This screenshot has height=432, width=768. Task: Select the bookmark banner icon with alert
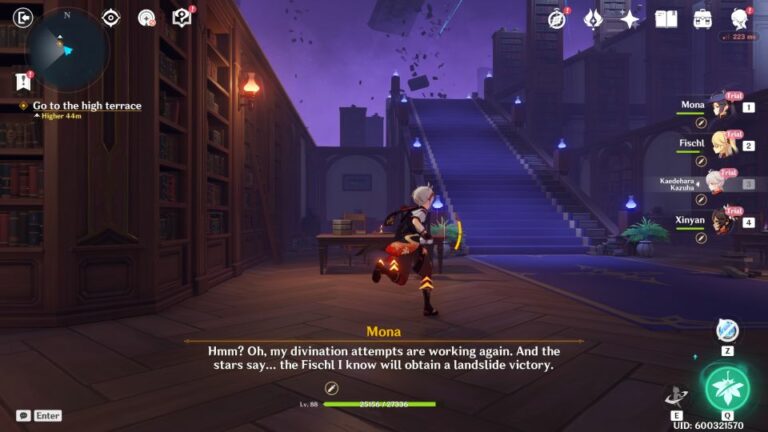point(23,82)
